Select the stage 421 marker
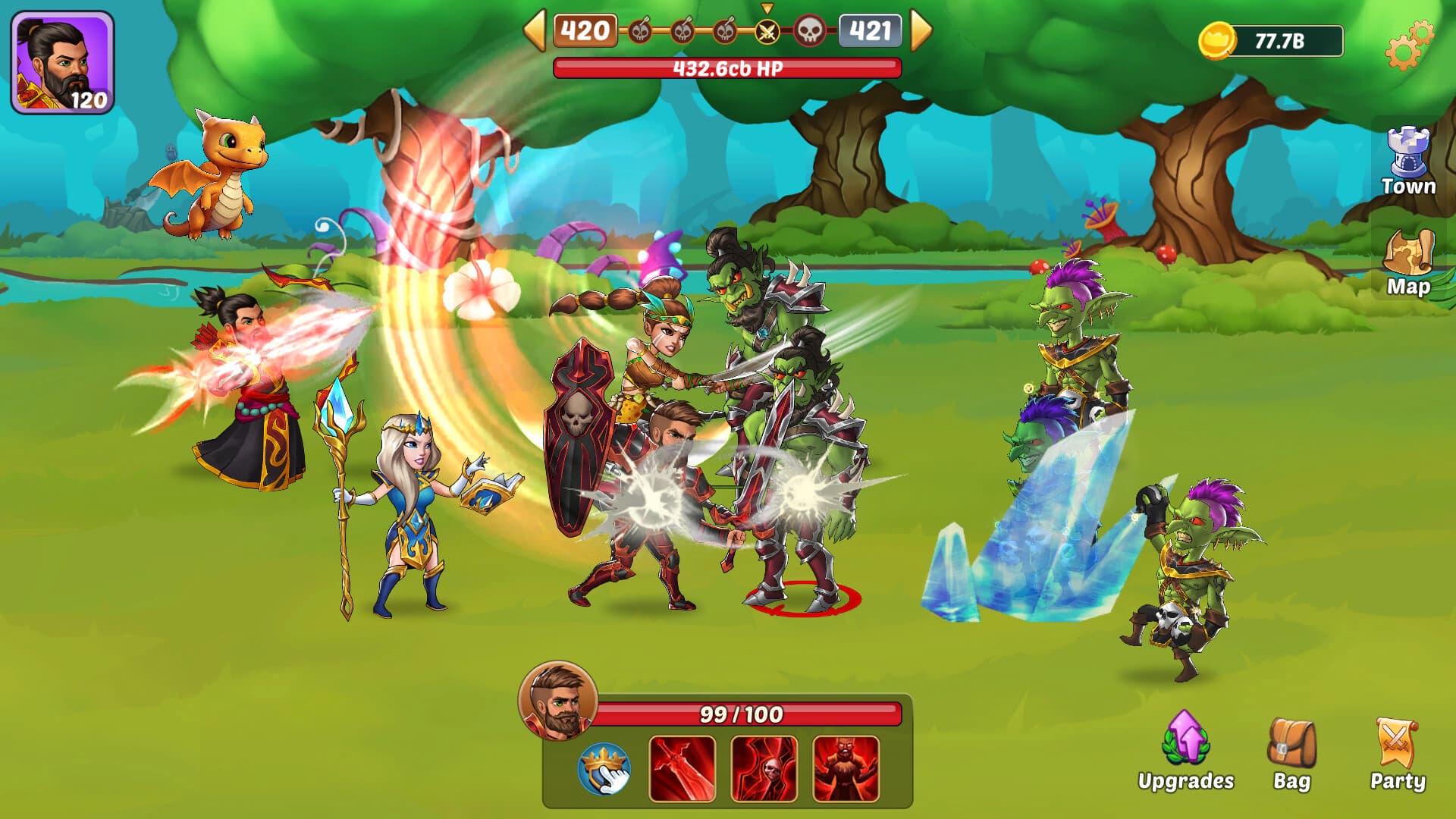The width and height of the screenshot is (1456, 819). click(x=870, y=31)
